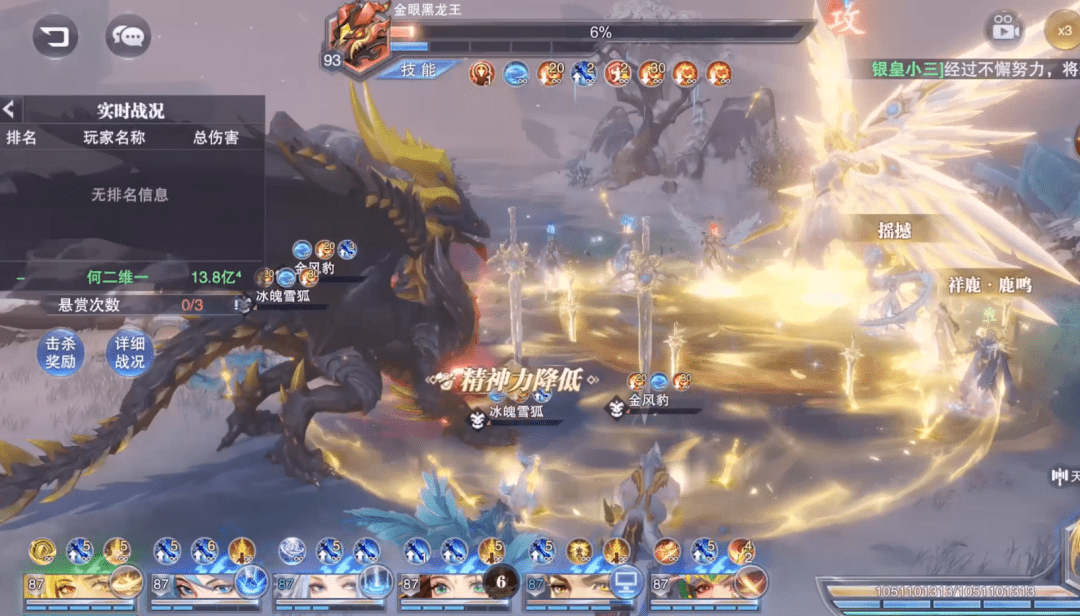Viewport: 1080px width, 616px height.
Task: Select the 何二维一 damage ranking row
Action: point(130,276)
